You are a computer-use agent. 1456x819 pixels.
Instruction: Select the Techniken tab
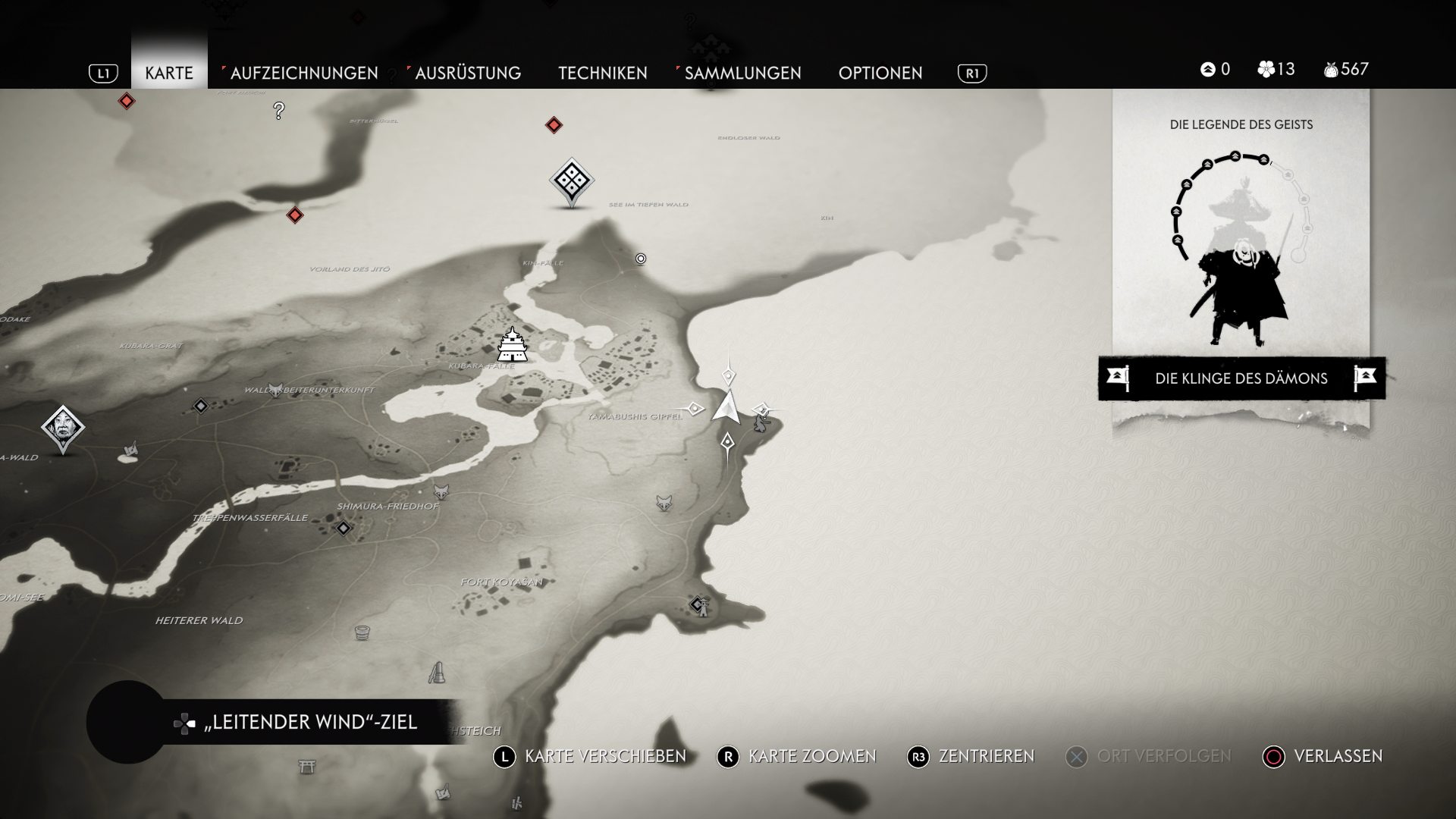(602, 73)
